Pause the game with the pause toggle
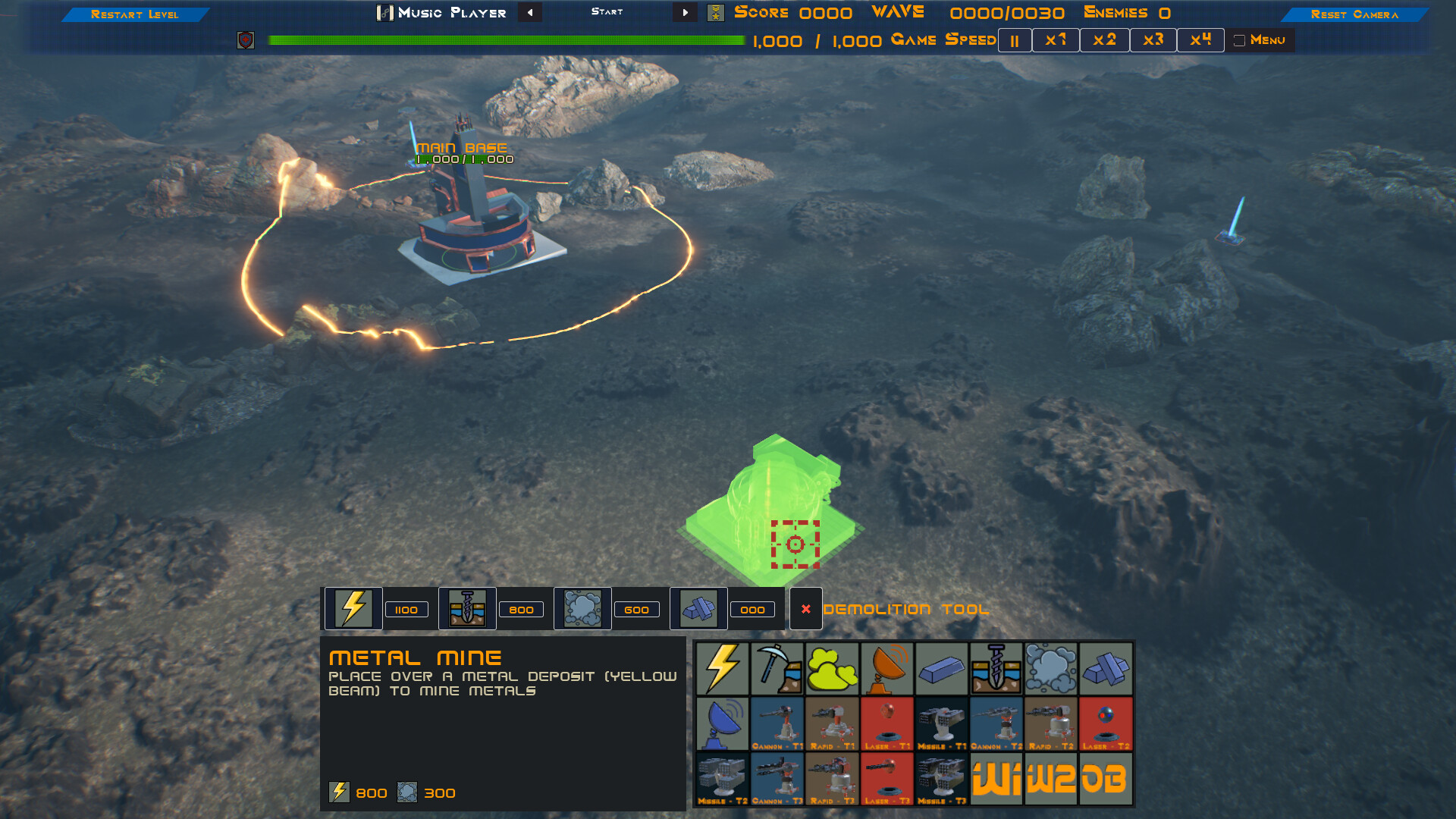The width and height of the screenshot is (1456, 819). point(1014,39)
